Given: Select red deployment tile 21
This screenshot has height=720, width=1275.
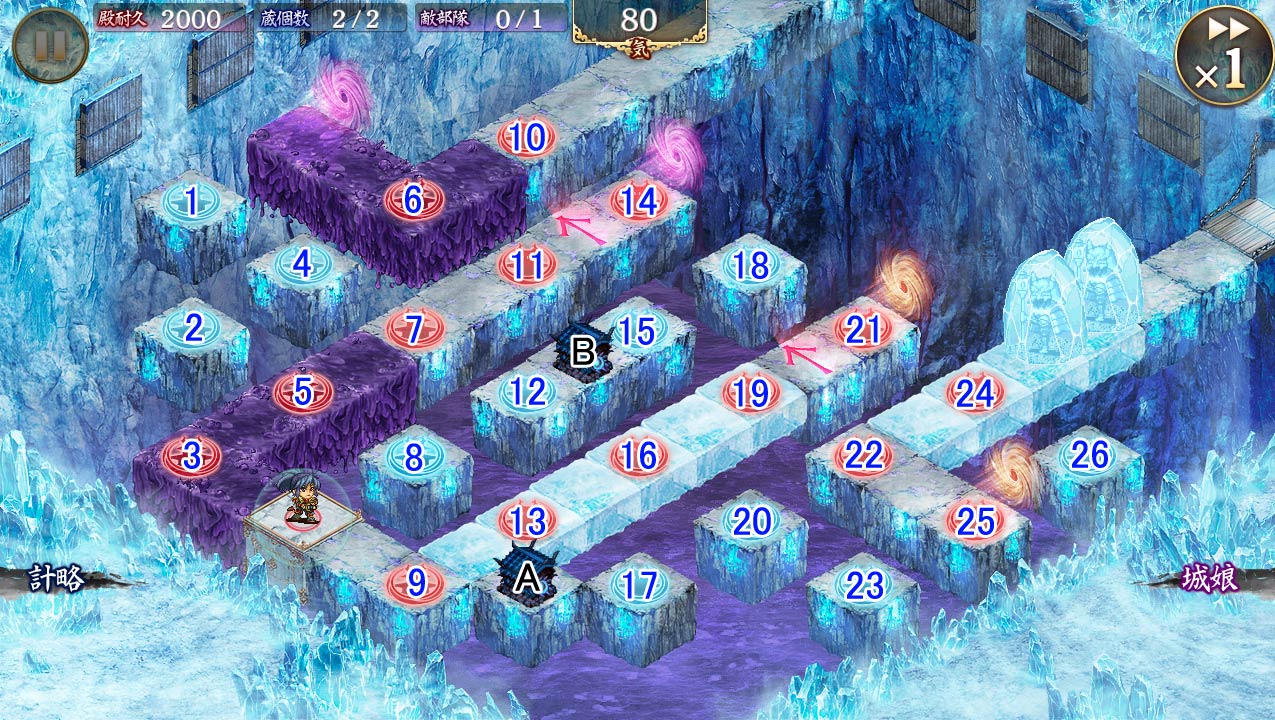Looking at the screenshot, I should point(862,329).
